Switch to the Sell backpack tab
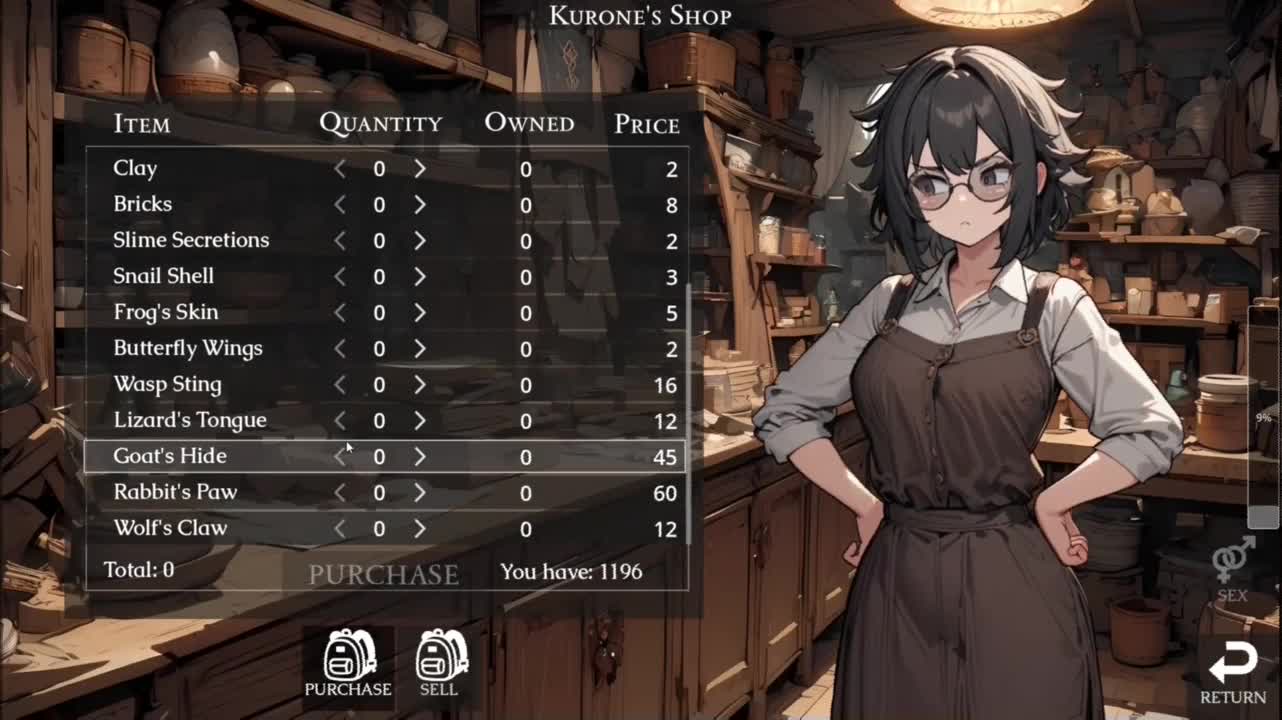The width and height of the screenshot is (1282, 720). (x=439, y=662)
